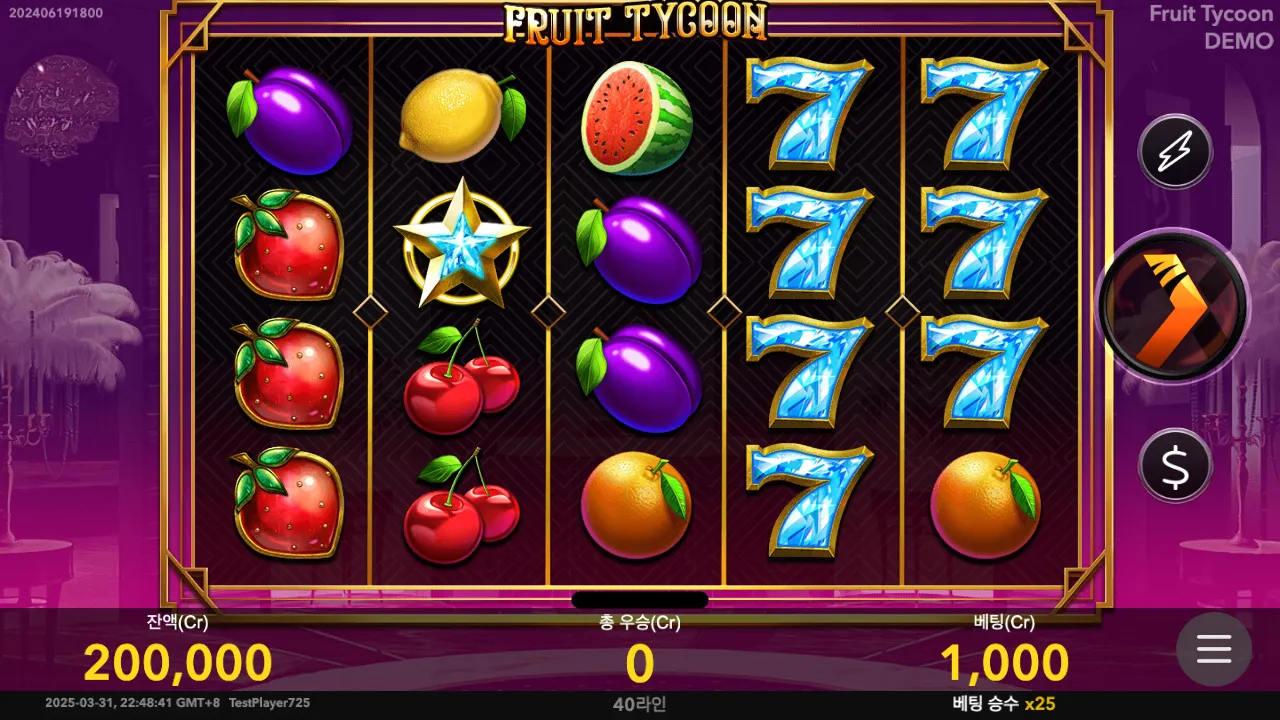
Task: Click the cherry symbol on reel two
Action: point(460,380)
